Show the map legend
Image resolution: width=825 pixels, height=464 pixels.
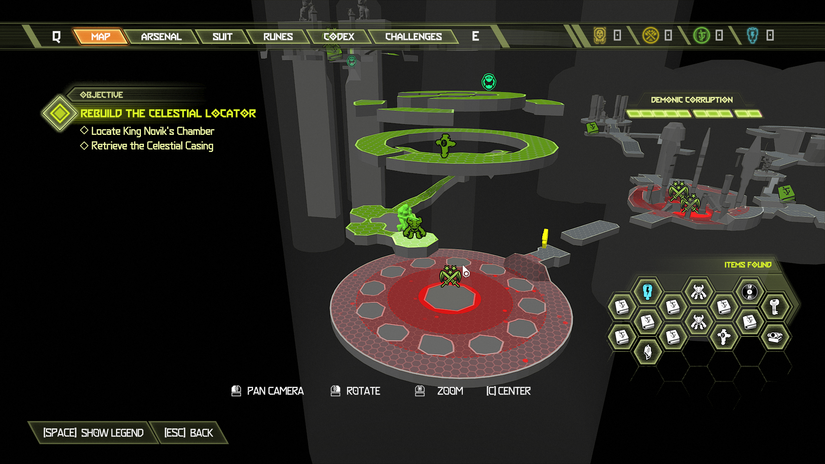(x=93, y=433)
